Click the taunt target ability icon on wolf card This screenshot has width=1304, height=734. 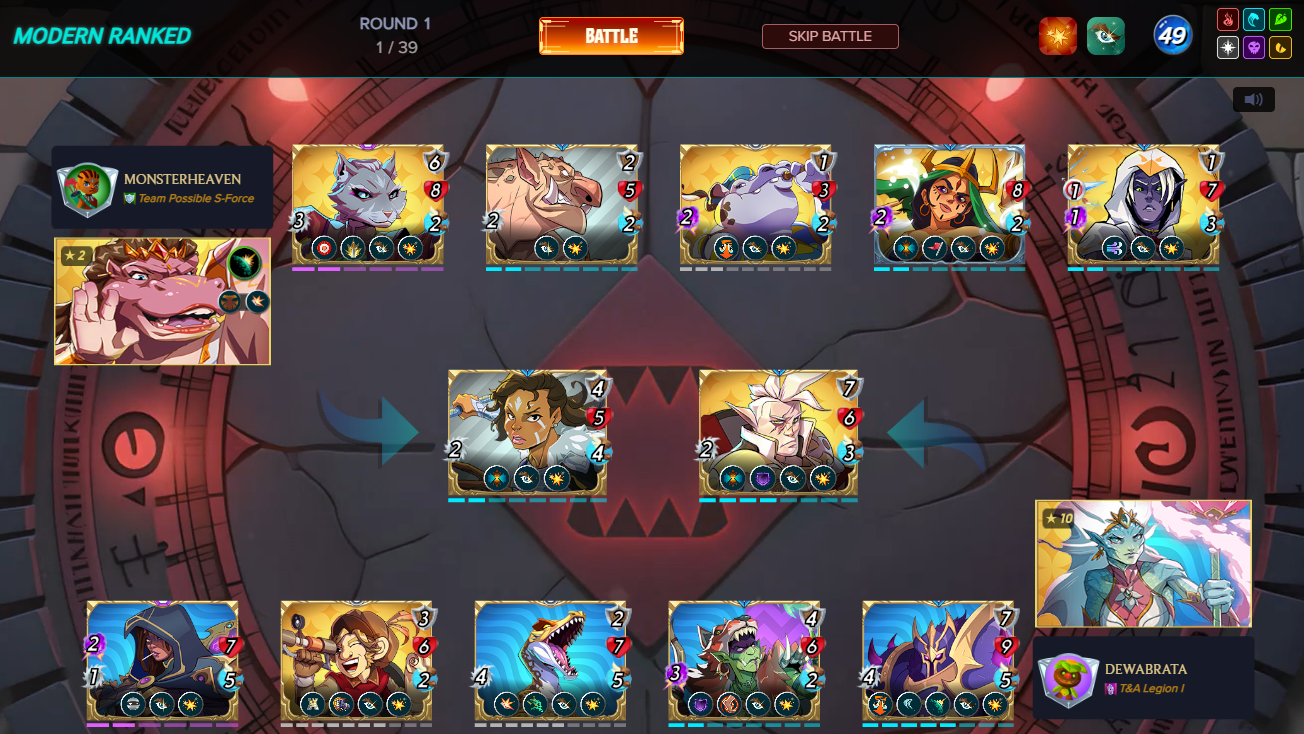[x=323, y=248]
